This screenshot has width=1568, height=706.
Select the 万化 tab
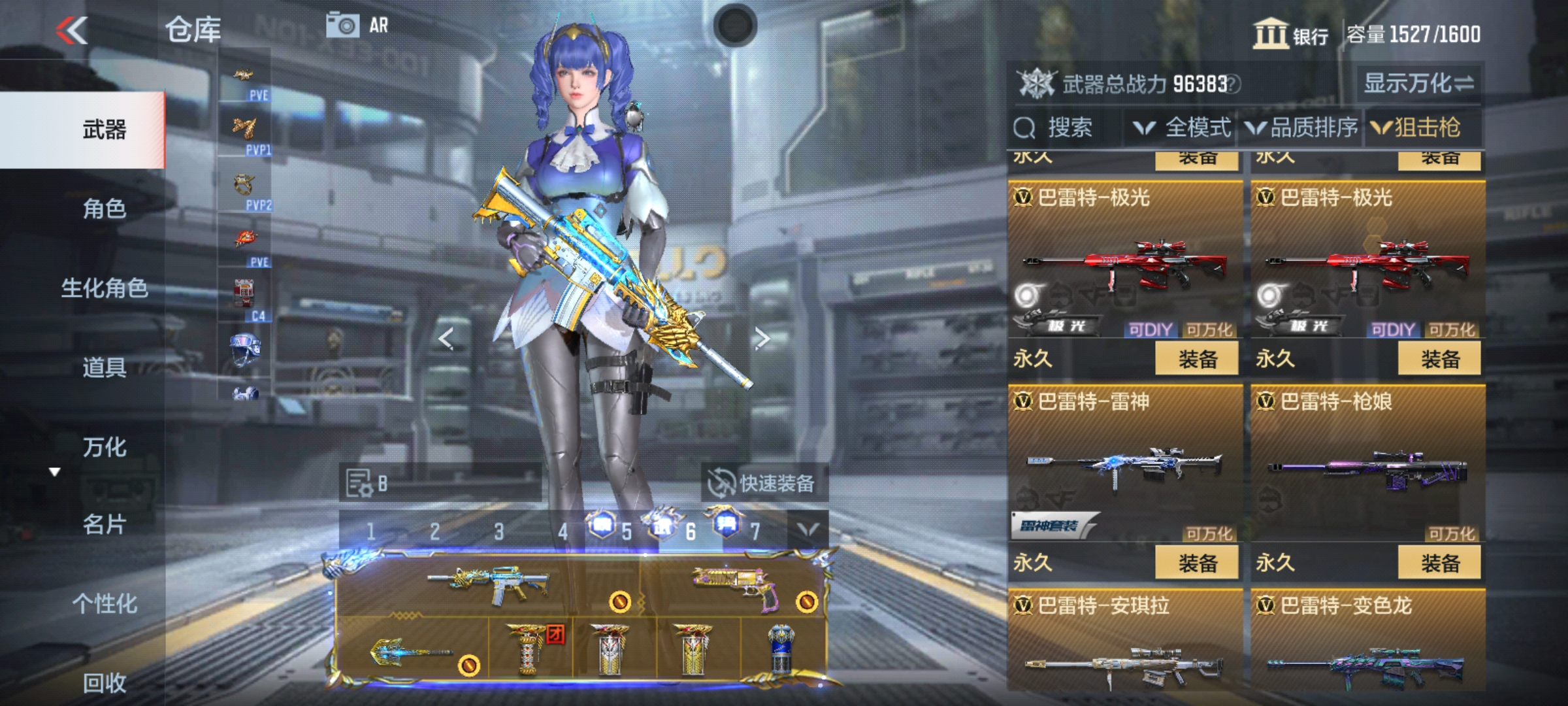coord(105,447)
